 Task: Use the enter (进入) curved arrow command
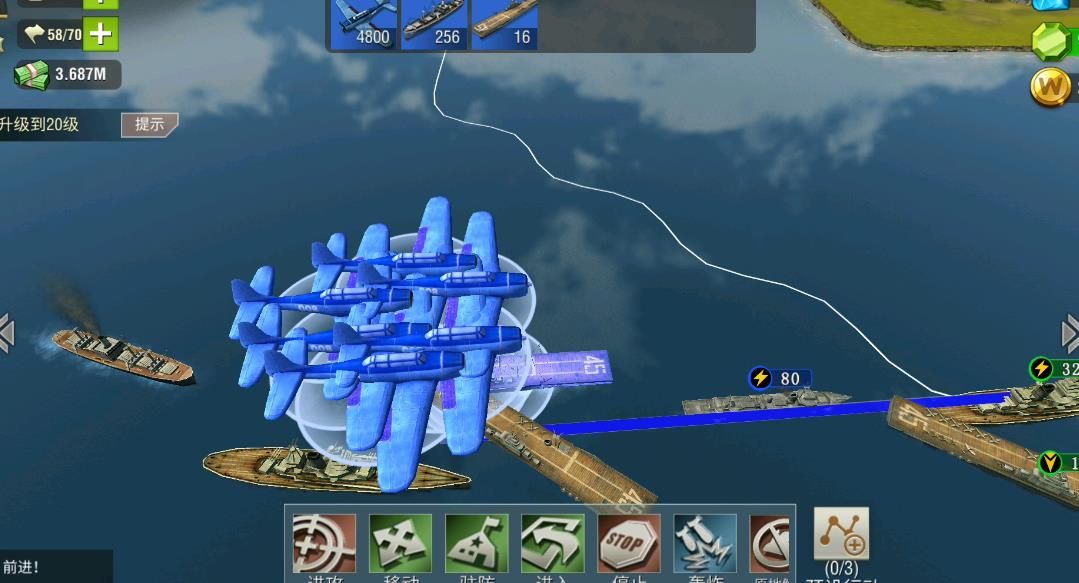point(552,544)
